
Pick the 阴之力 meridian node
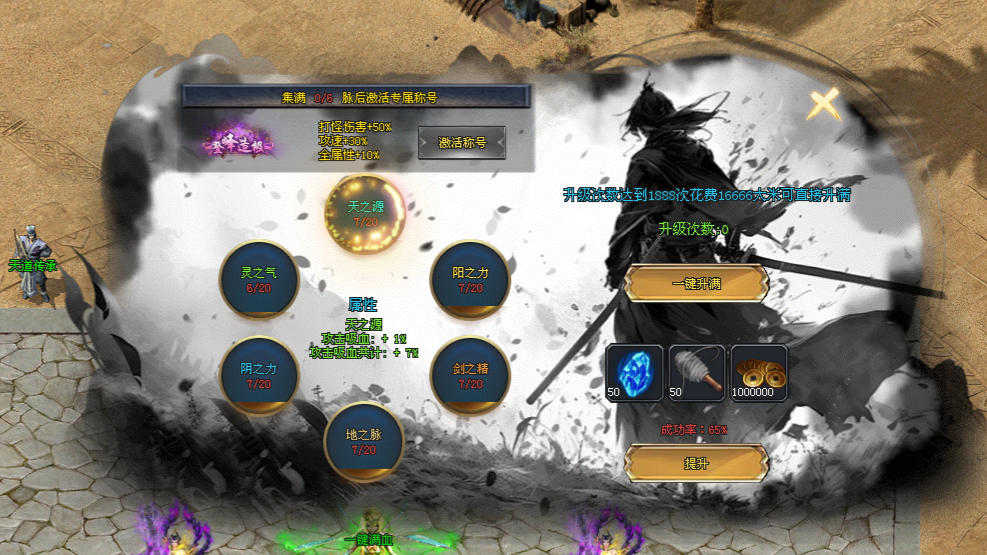[x=258, y=375]
